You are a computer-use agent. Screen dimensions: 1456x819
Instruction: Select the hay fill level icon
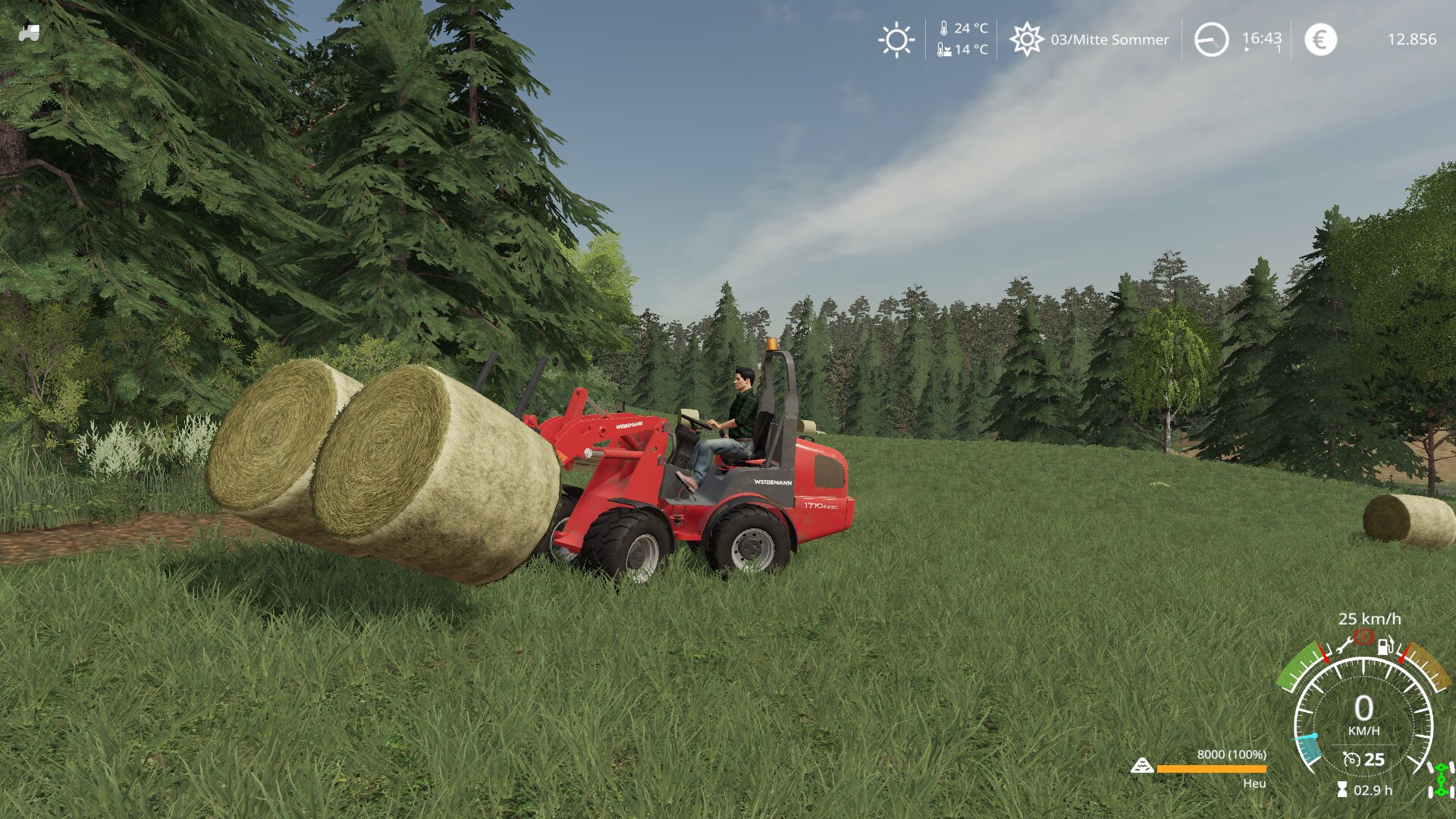tap(1142, 766)
